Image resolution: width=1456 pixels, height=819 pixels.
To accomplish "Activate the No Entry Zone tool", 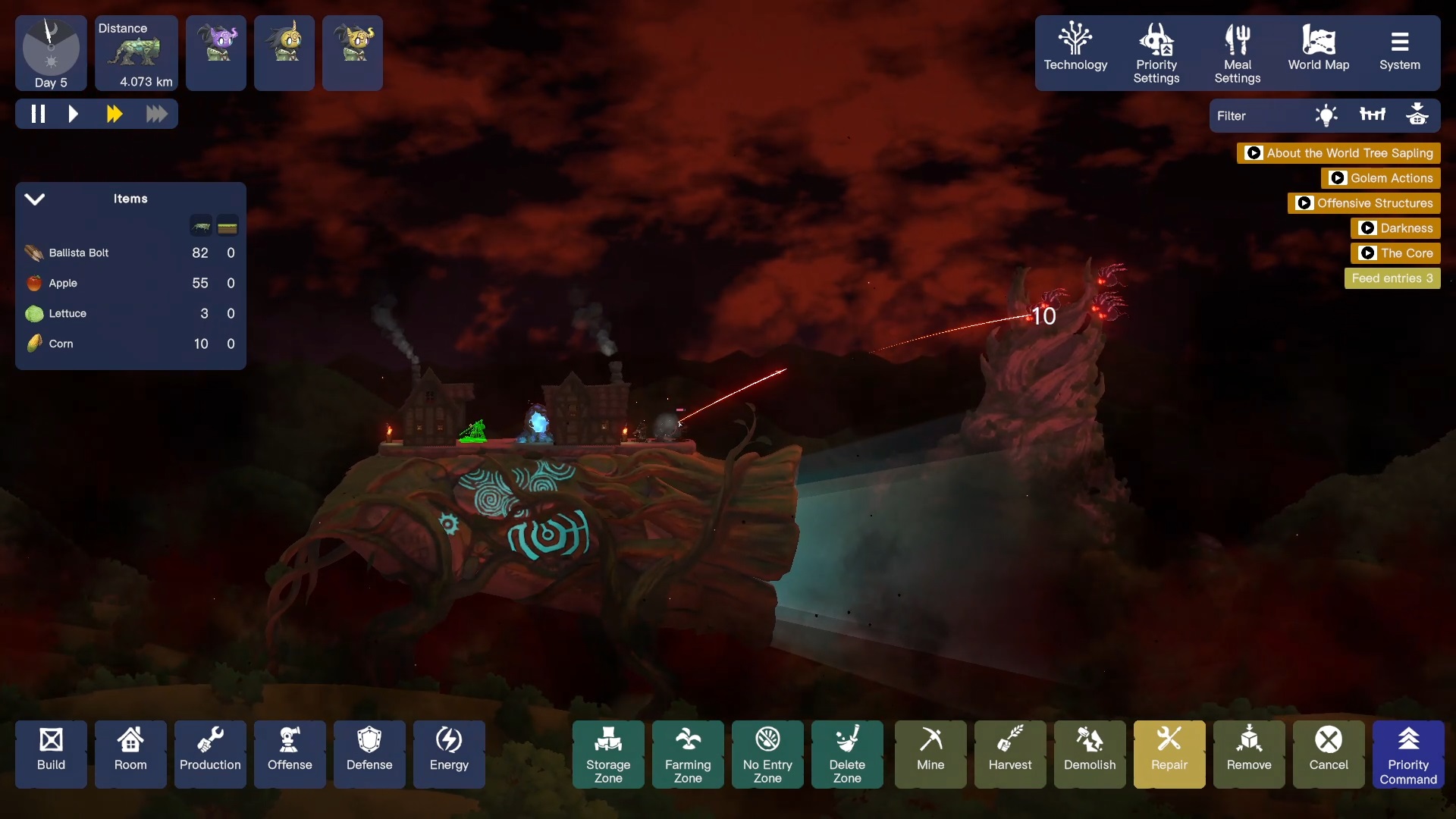I will coord(767,754).
